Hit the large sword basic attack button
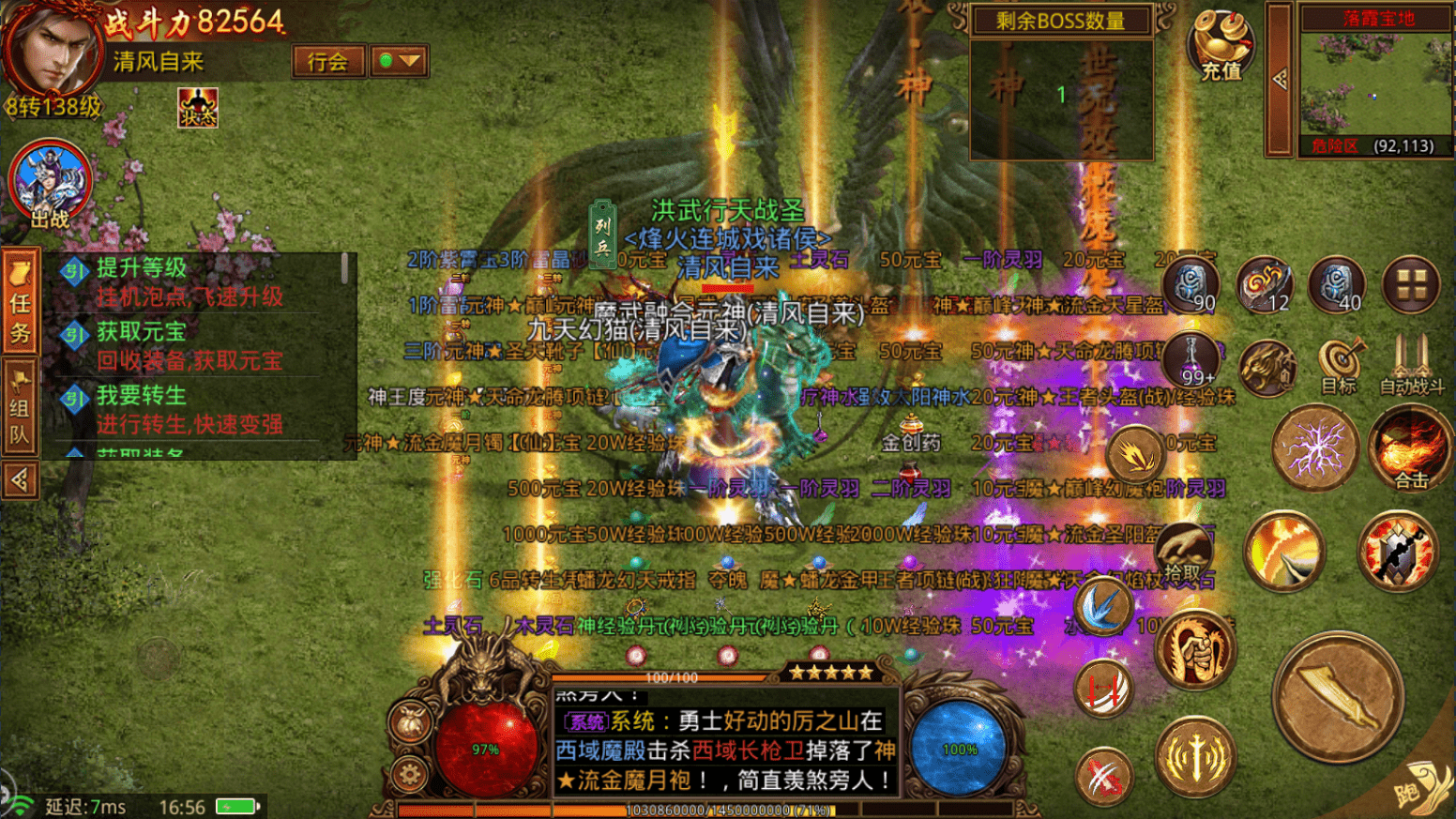Screen dimensions: 1456x819 [1339, 697]
